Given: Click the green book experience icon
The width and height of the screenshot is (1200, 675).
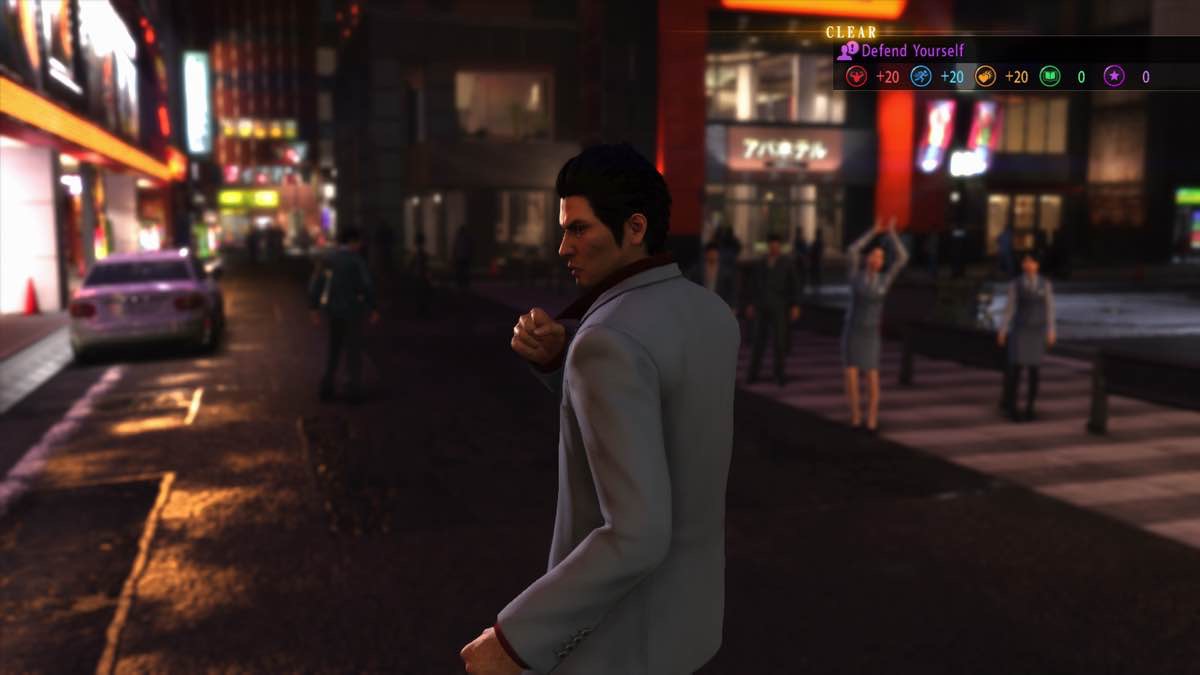Looking at the screenshot, I should click(1049, 77).
